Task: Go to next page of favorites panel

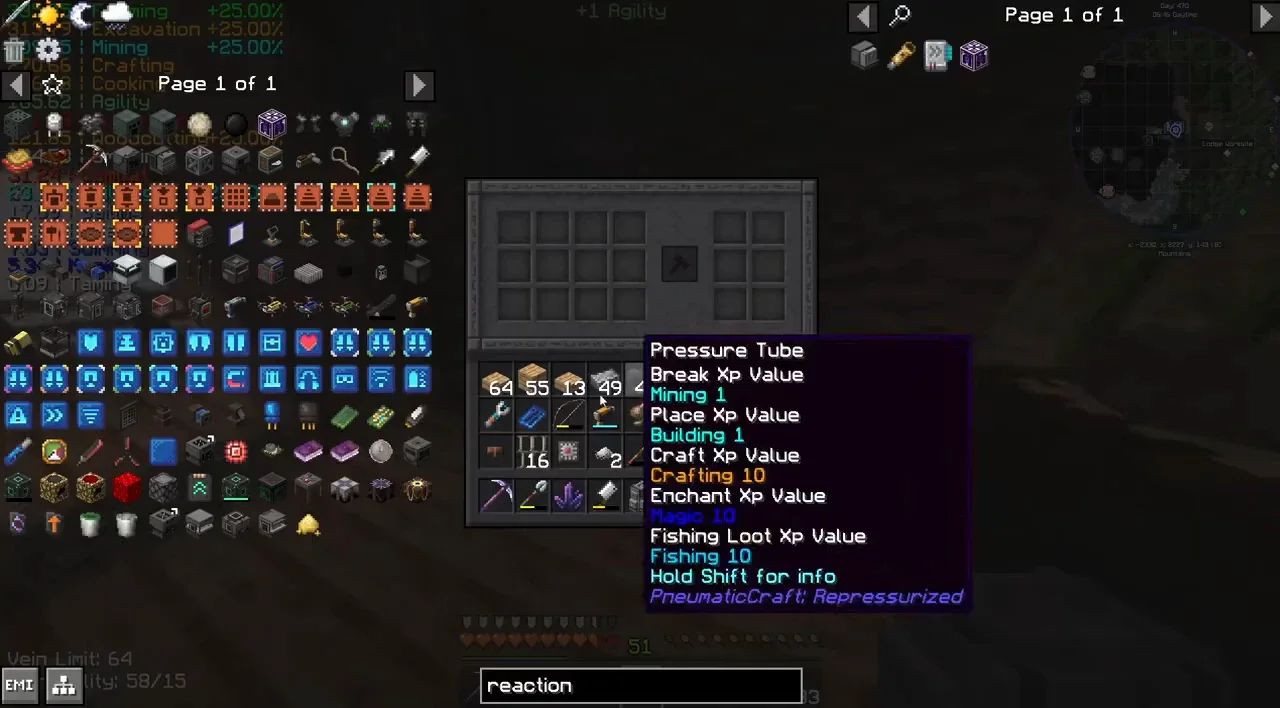Action: click(419, 85)
